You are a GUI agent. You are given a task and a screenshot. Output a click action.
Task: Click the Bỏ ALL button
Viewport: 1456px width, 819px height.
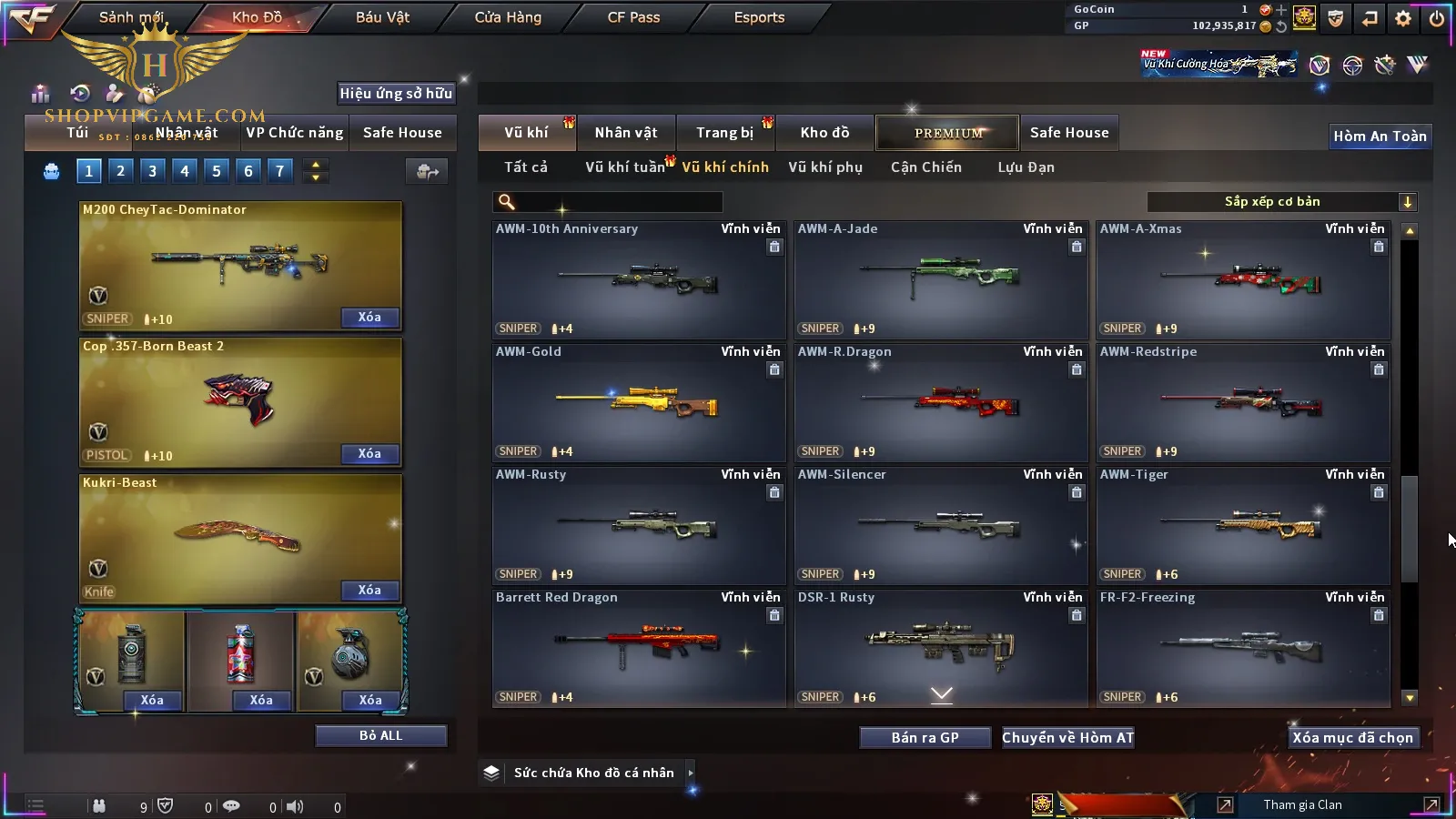coord(380,735)
